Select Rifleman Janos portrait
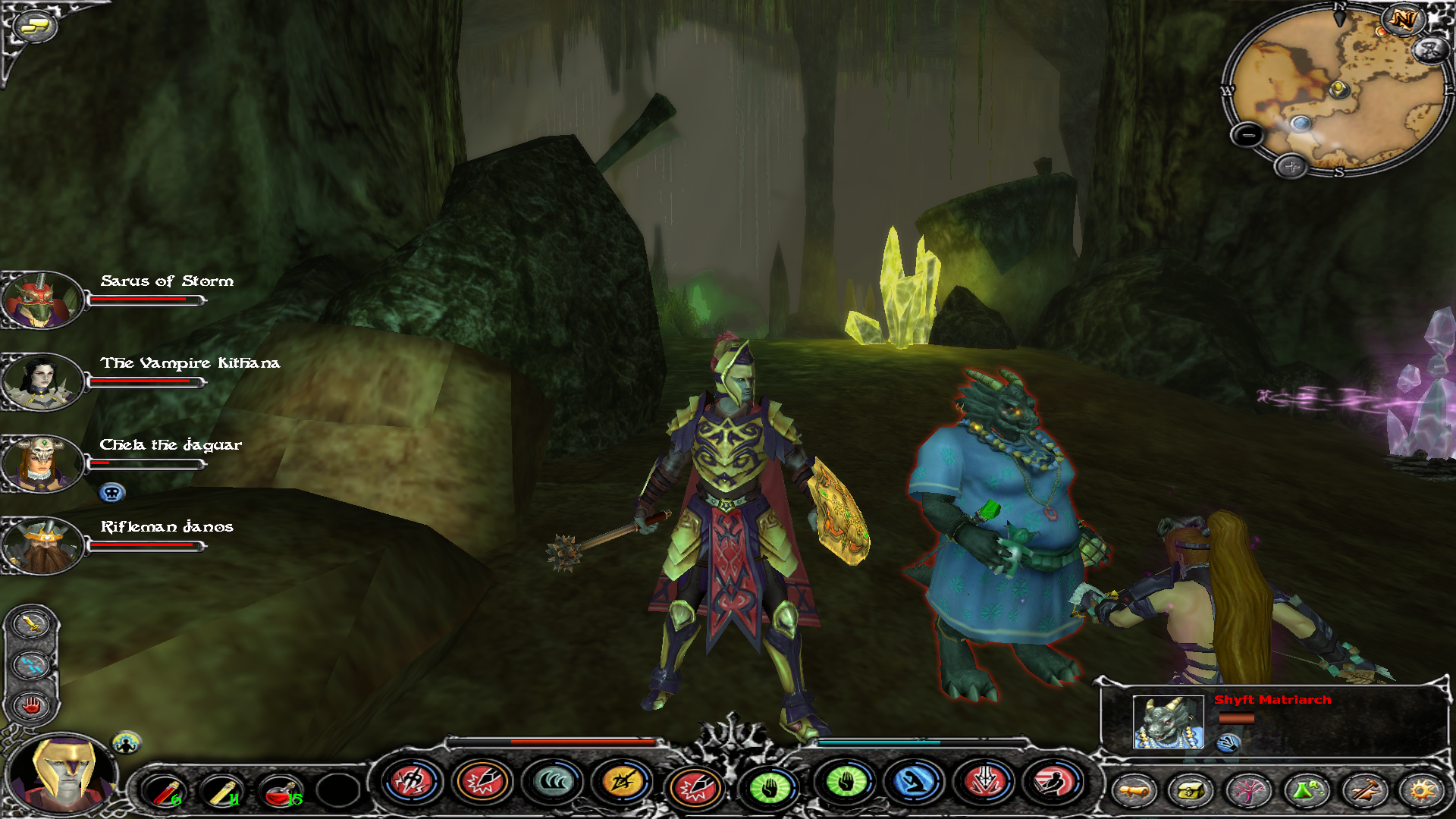Screen dimensions: 1456x819 [x=42, y=546]
